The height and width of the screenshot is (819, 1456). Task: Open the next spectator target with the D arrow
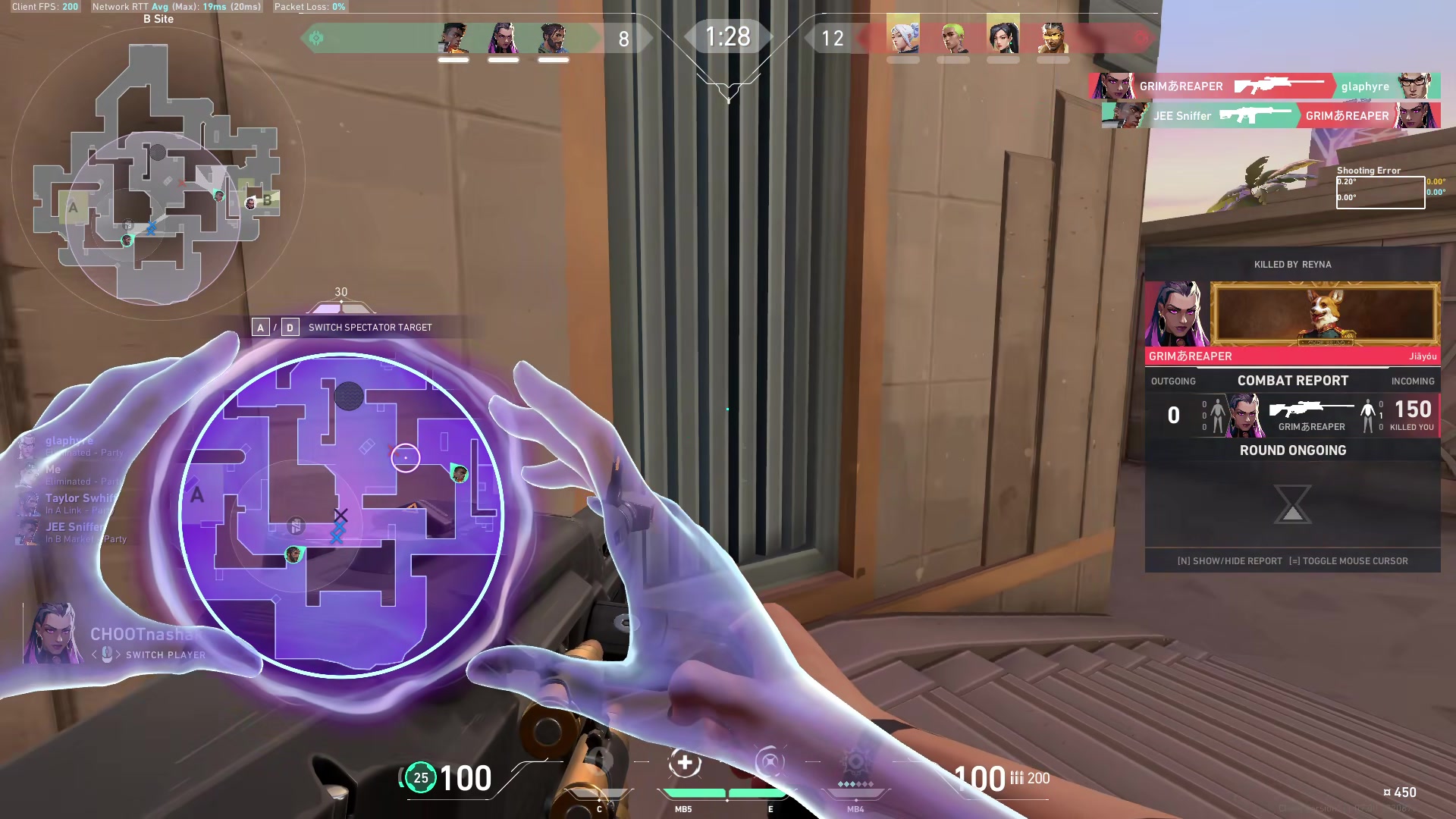(x=289, y=327)
